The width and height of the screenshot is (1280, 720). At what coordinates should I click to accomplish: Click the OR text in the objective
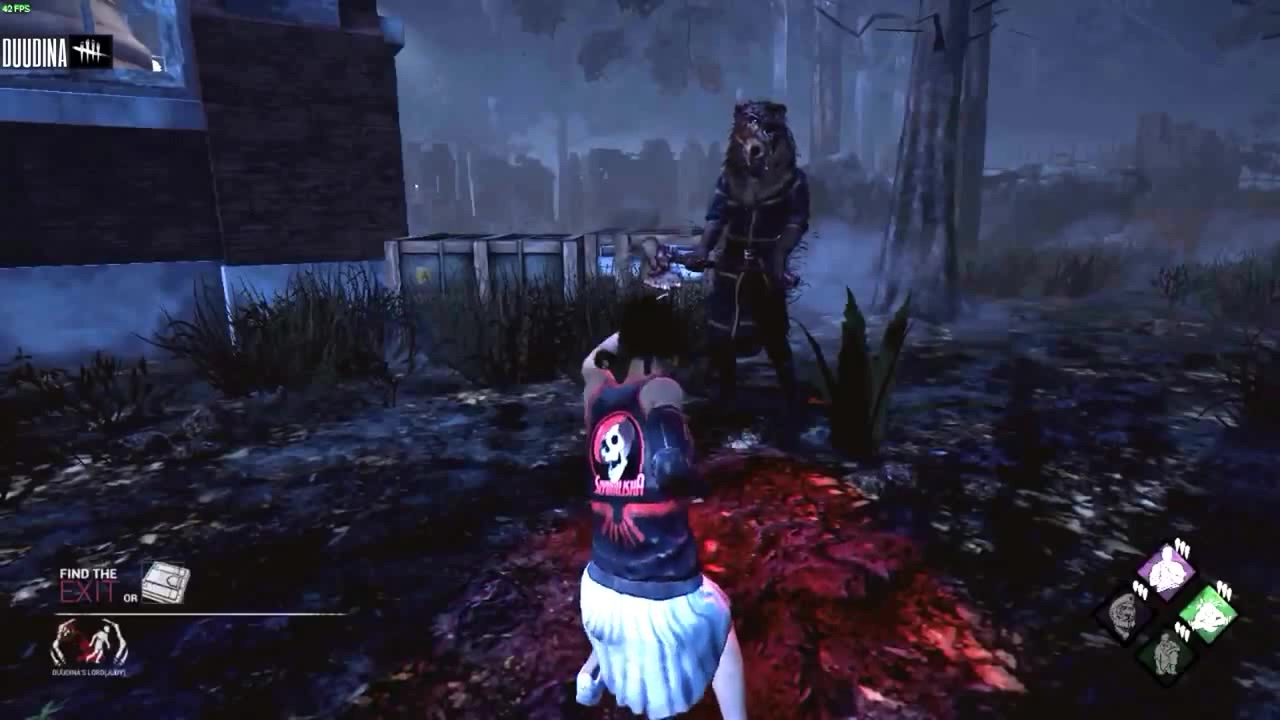(x=131, y=598)
